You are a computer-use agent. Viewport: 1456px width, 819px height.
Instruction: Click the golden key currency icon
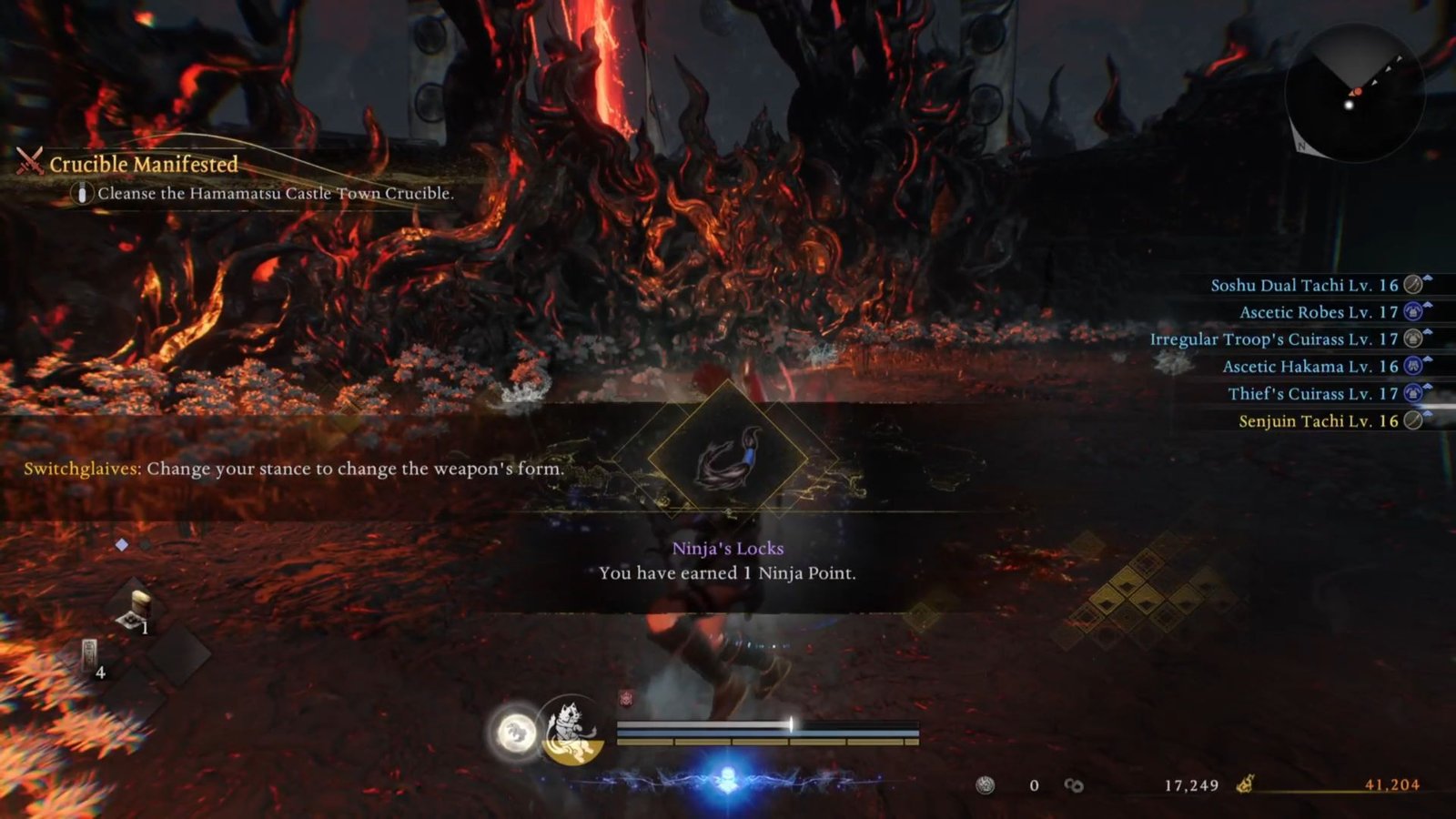pos(1246,784)
